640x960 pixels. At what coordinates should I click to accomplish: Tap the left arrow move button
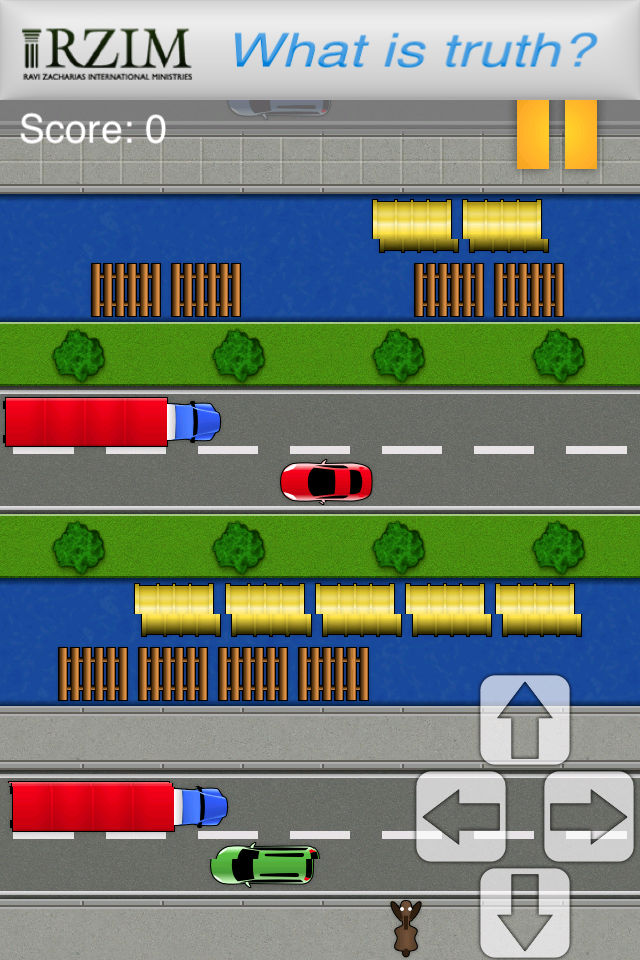pos(460,816)
